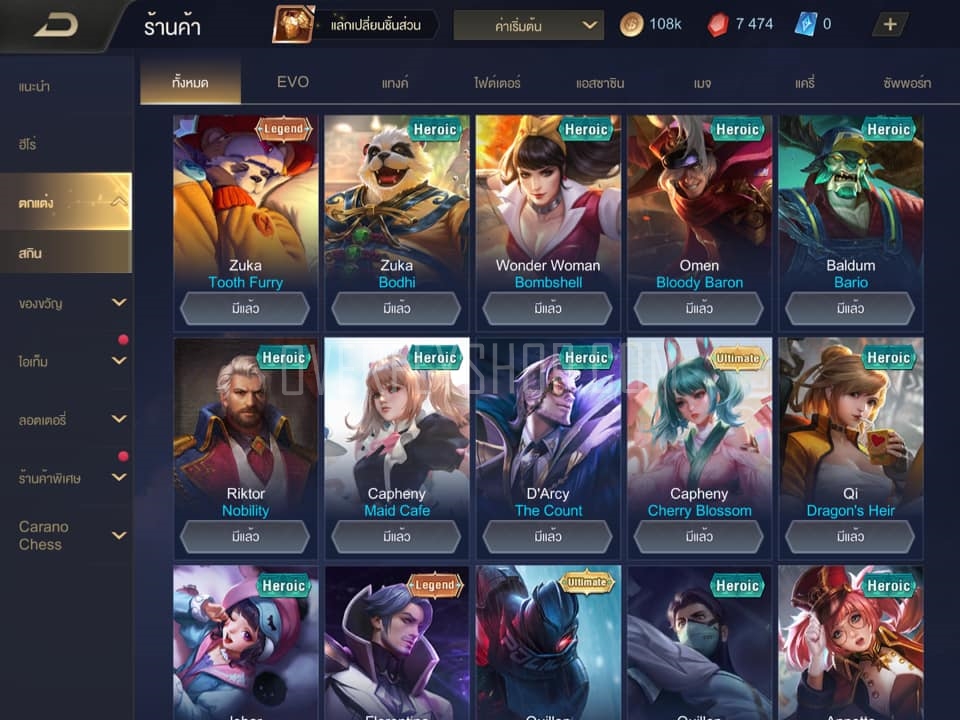Click the owned button under Riktor Nobility
Screen dimensions: 960x720
pyautogui.click(x=245, y=537)
